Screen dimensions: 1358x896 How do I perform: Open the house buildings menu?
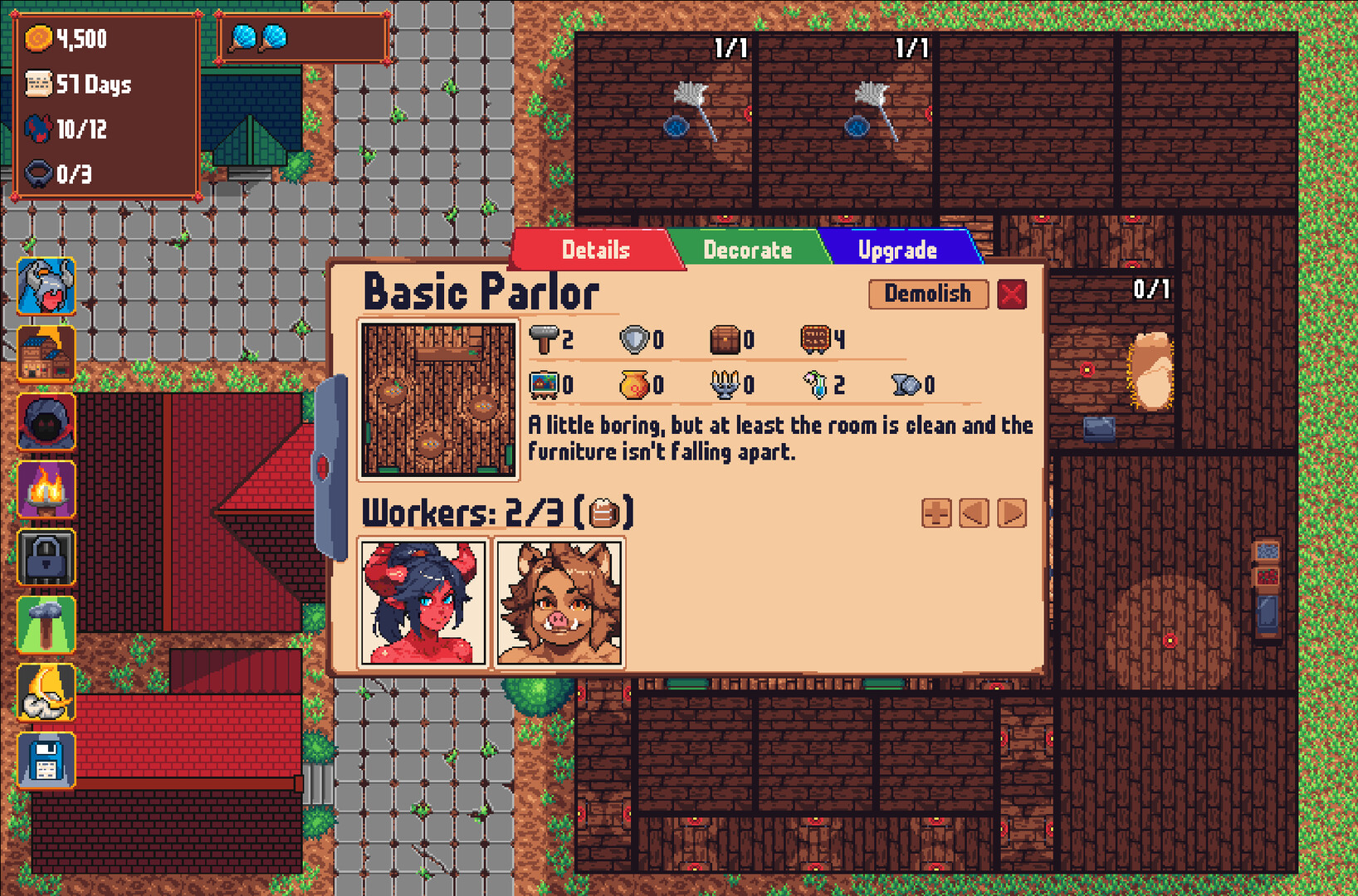click(x=46, y=354)
